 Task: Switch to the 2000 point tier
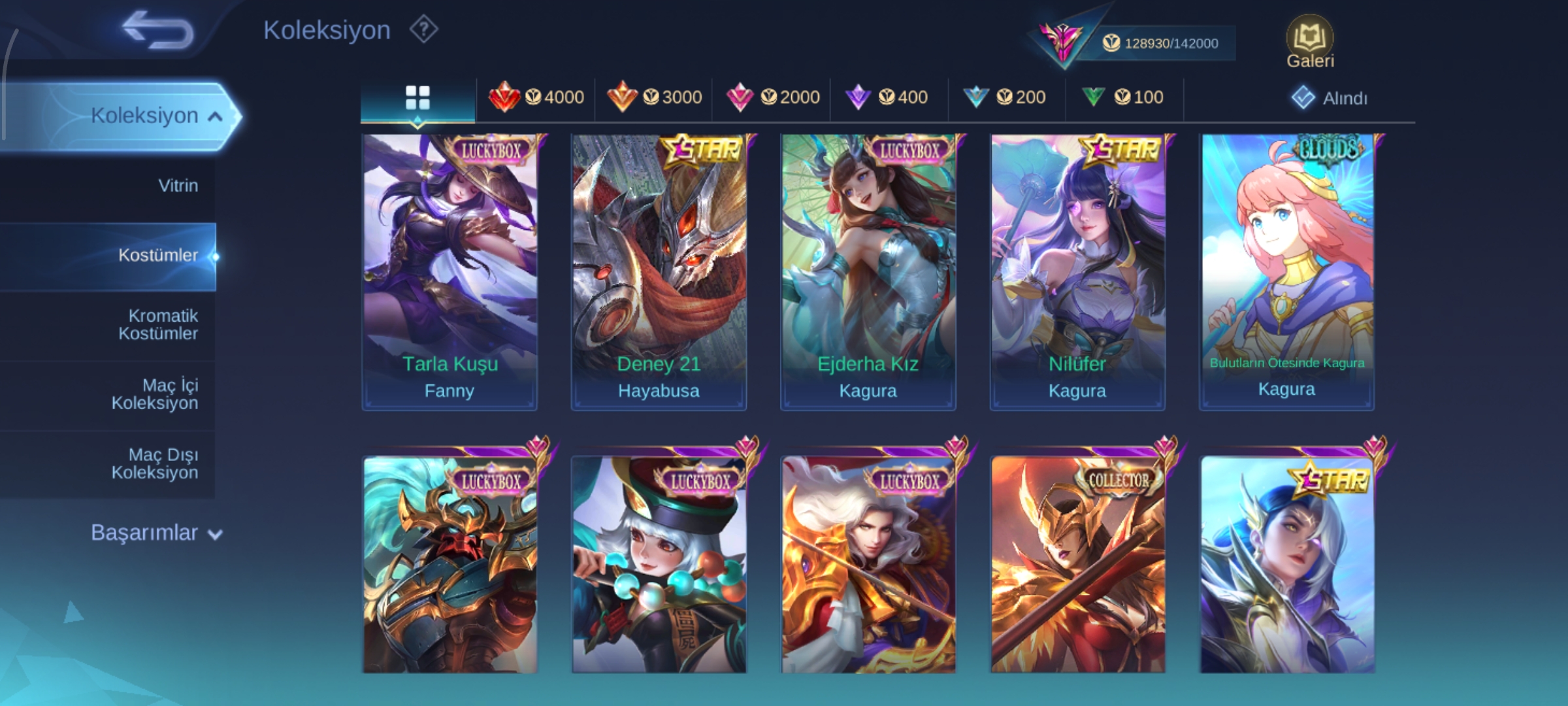tap(772, 98)
